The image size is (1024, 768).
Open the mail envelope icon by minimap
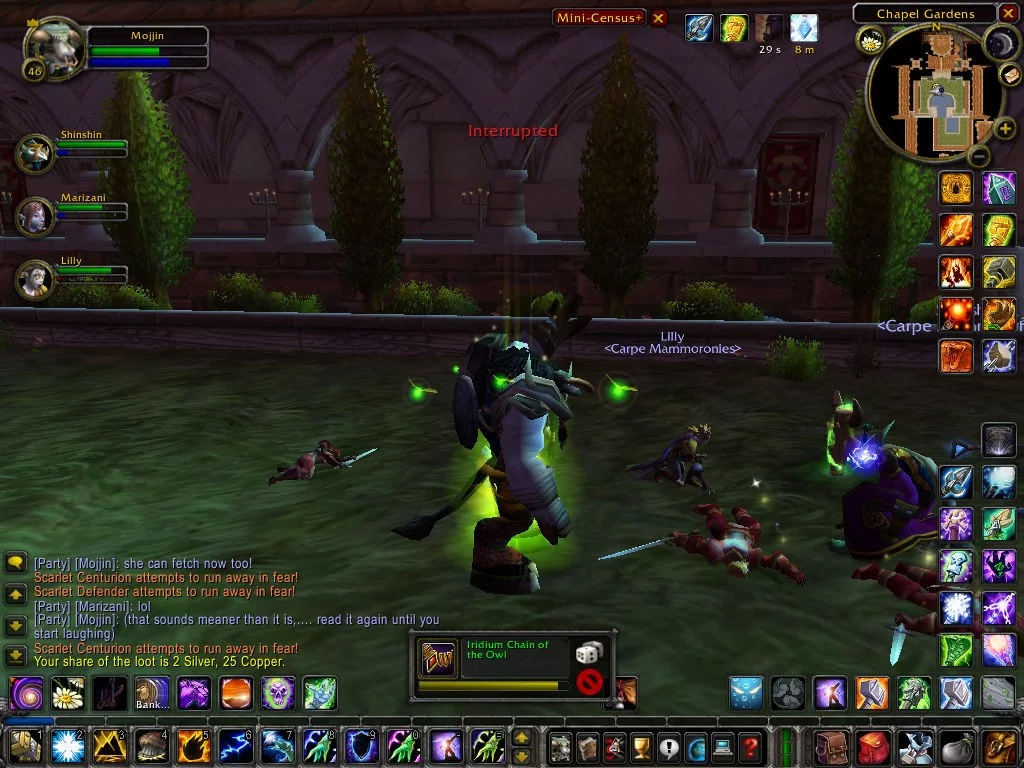[1011, 75]
